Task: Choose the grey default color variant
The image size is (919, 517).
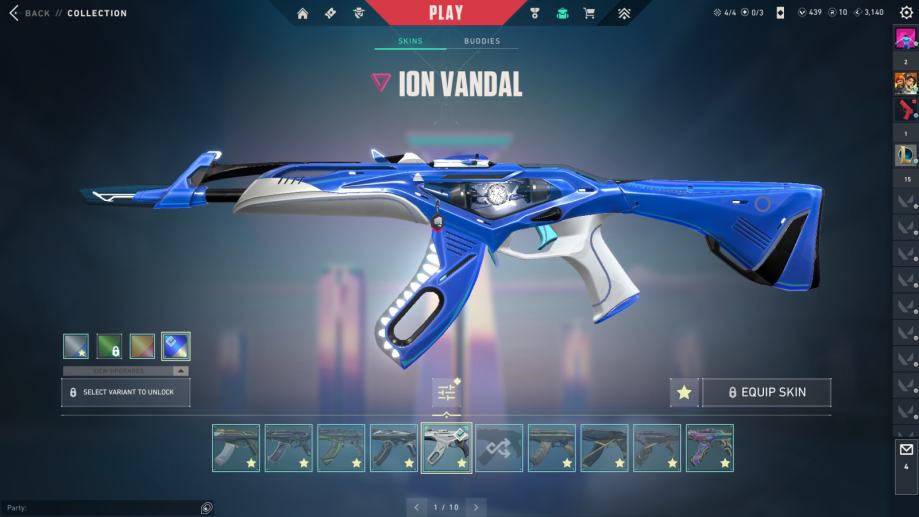Action: 76,346
